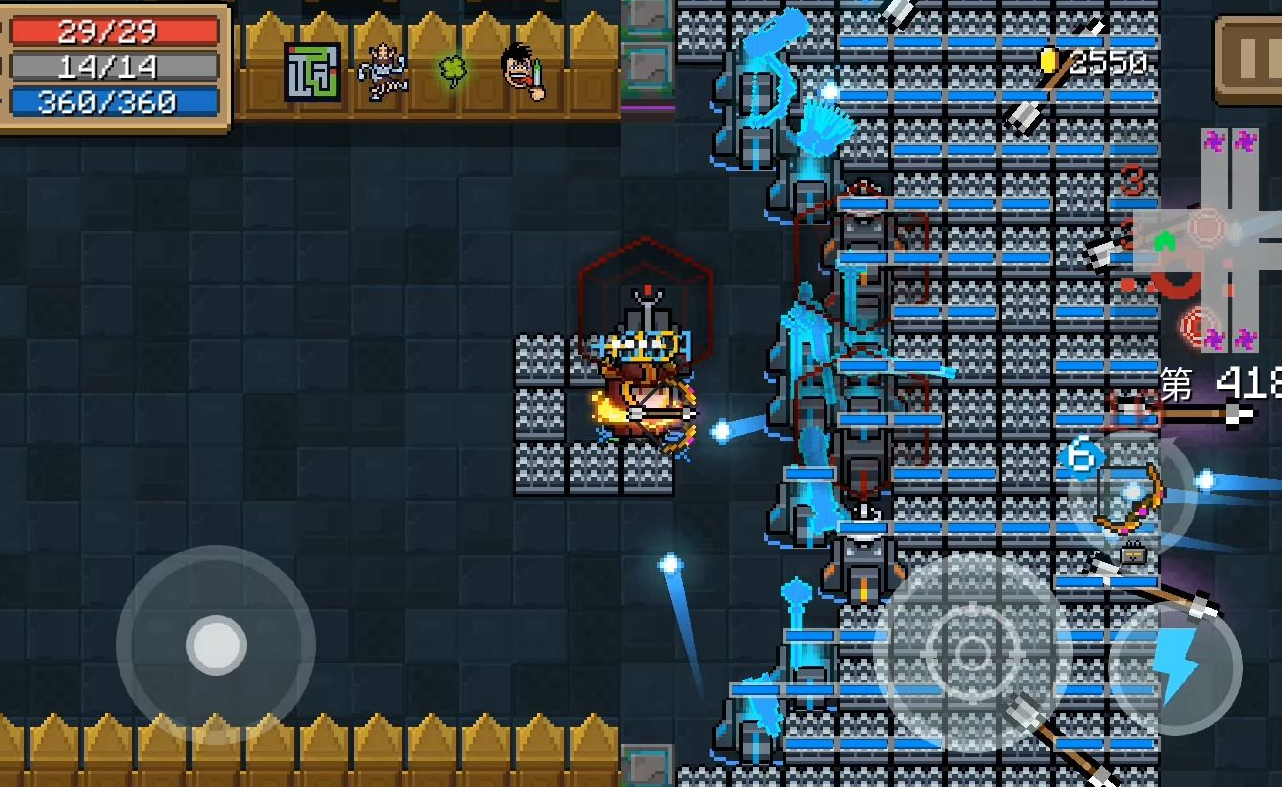Activate the lightning bolt skill button
Image resolution: width=1282 pixels, height=787 pixels.
1177,667
